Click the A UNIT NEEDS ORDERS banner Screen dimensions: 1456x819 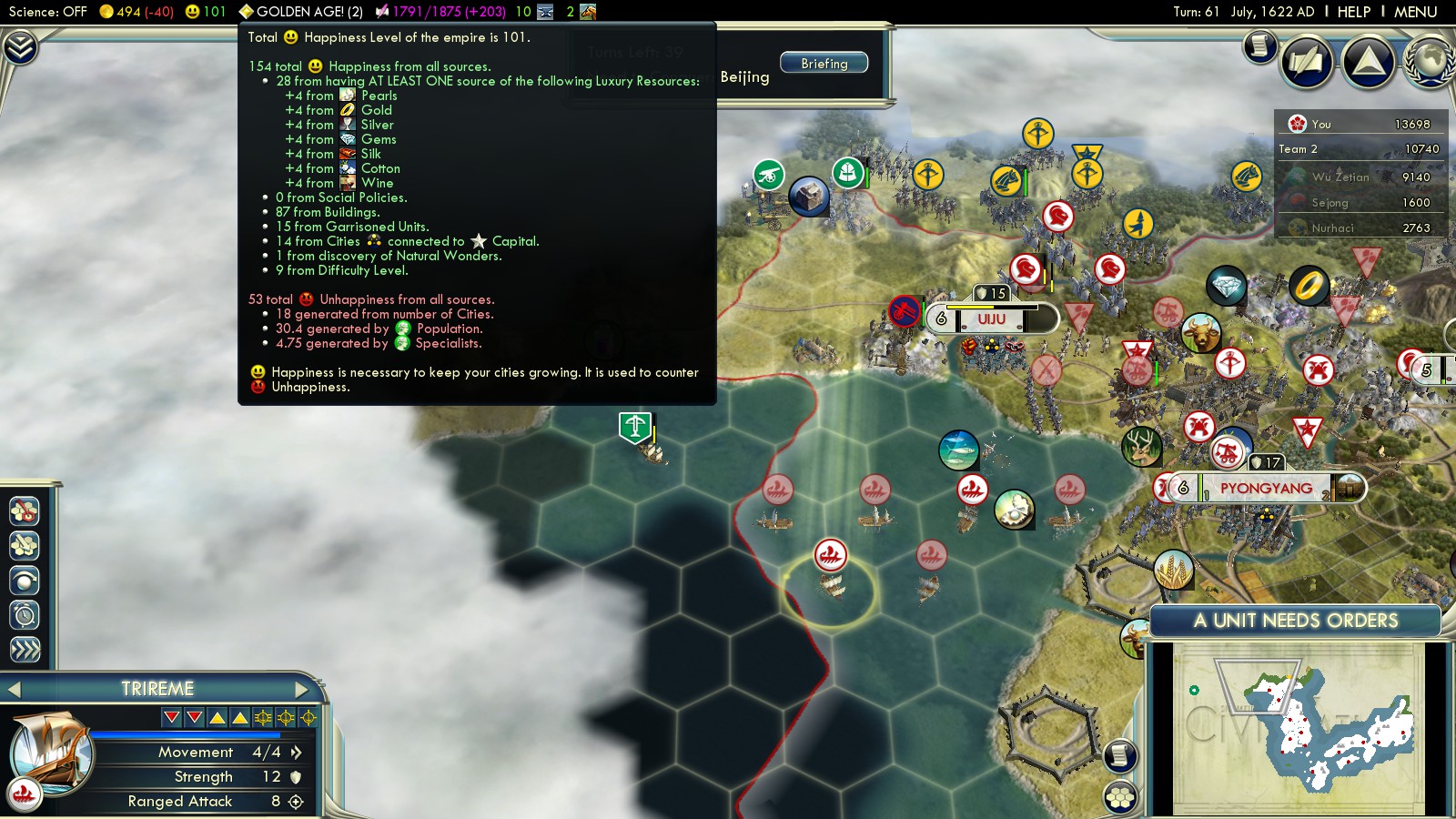[1295, 621]
